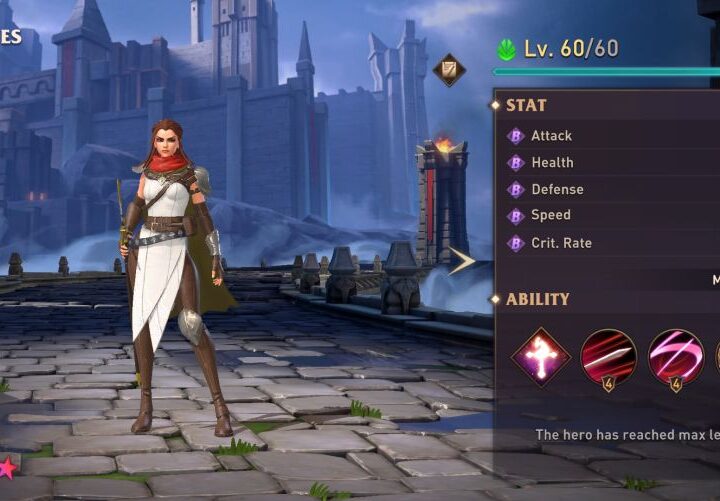View the pink swirl ability icon
Image resolution: width=720 pixels, height=501 pixels.
tap(675, 357)
